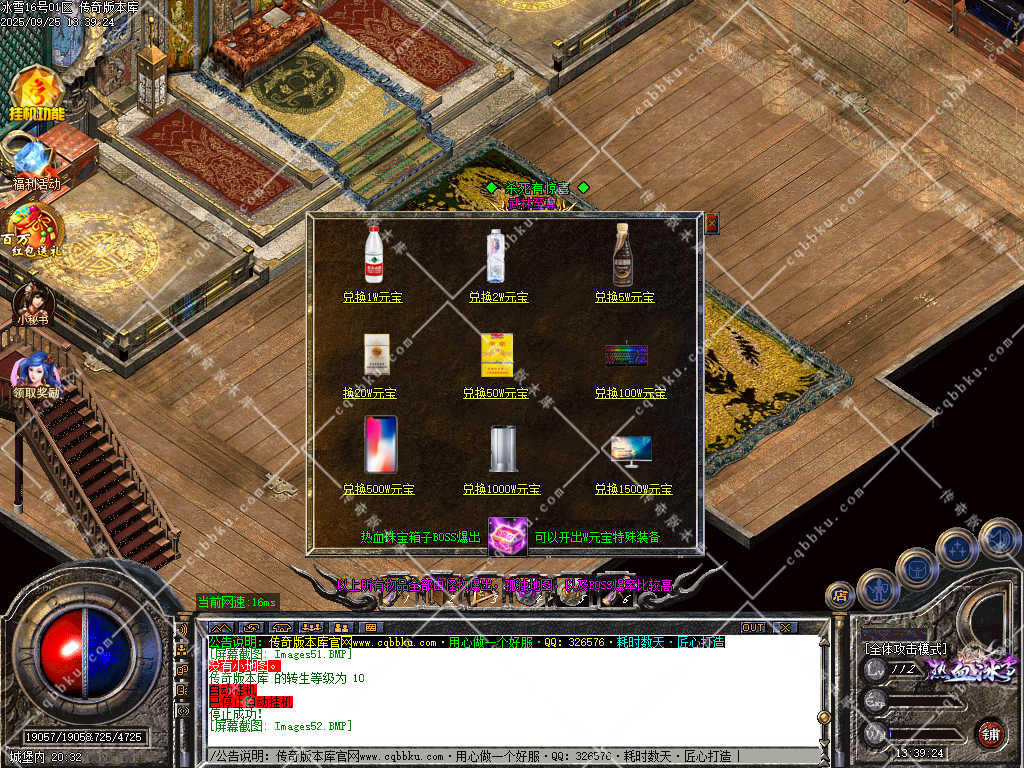Open the 挂机功能 auto-play menu
Viewport: 1024px width, 768px height.
36,95
